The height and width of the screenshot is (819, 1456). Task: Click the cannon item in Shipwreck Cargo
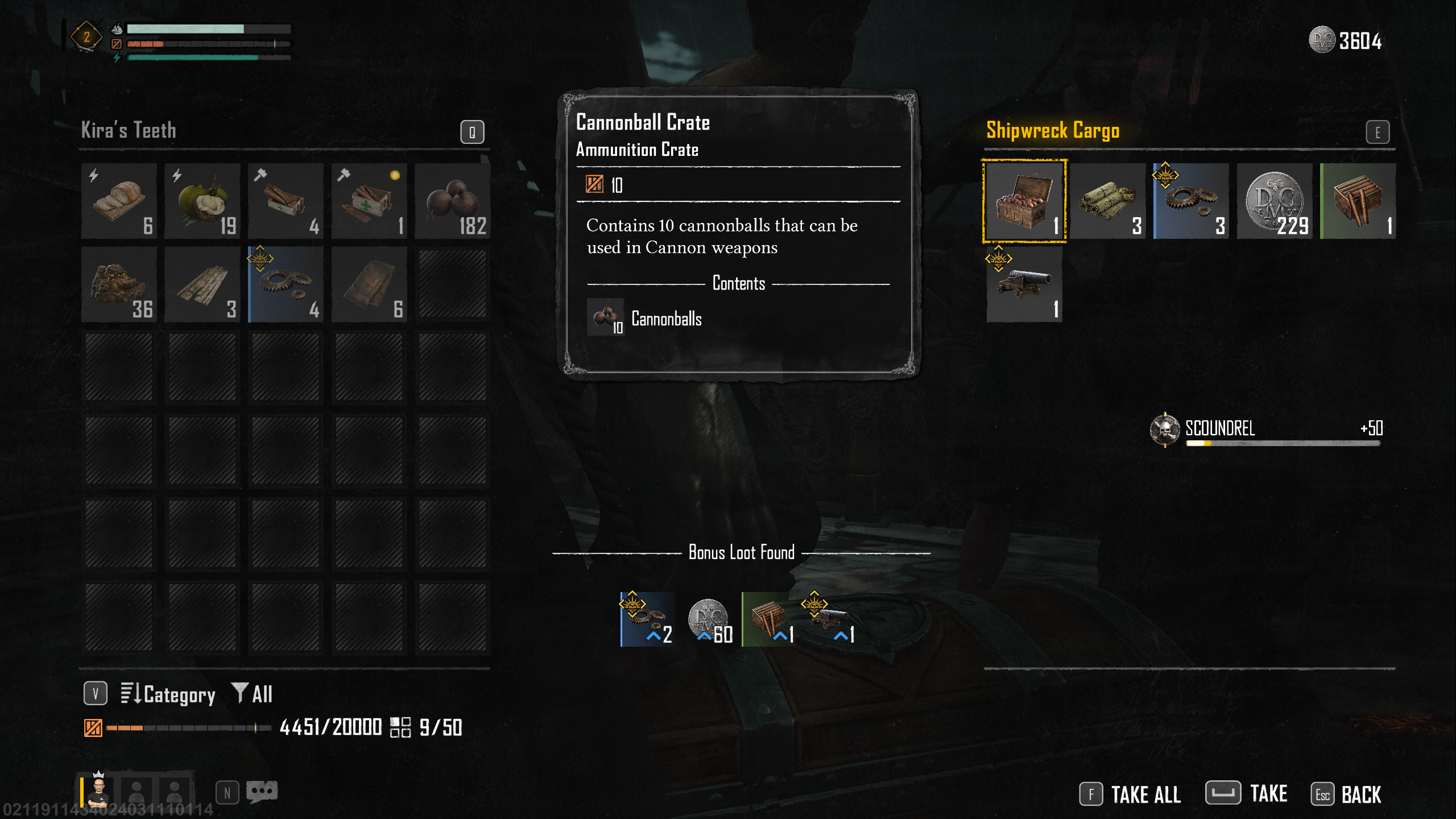pos(1024,284)
